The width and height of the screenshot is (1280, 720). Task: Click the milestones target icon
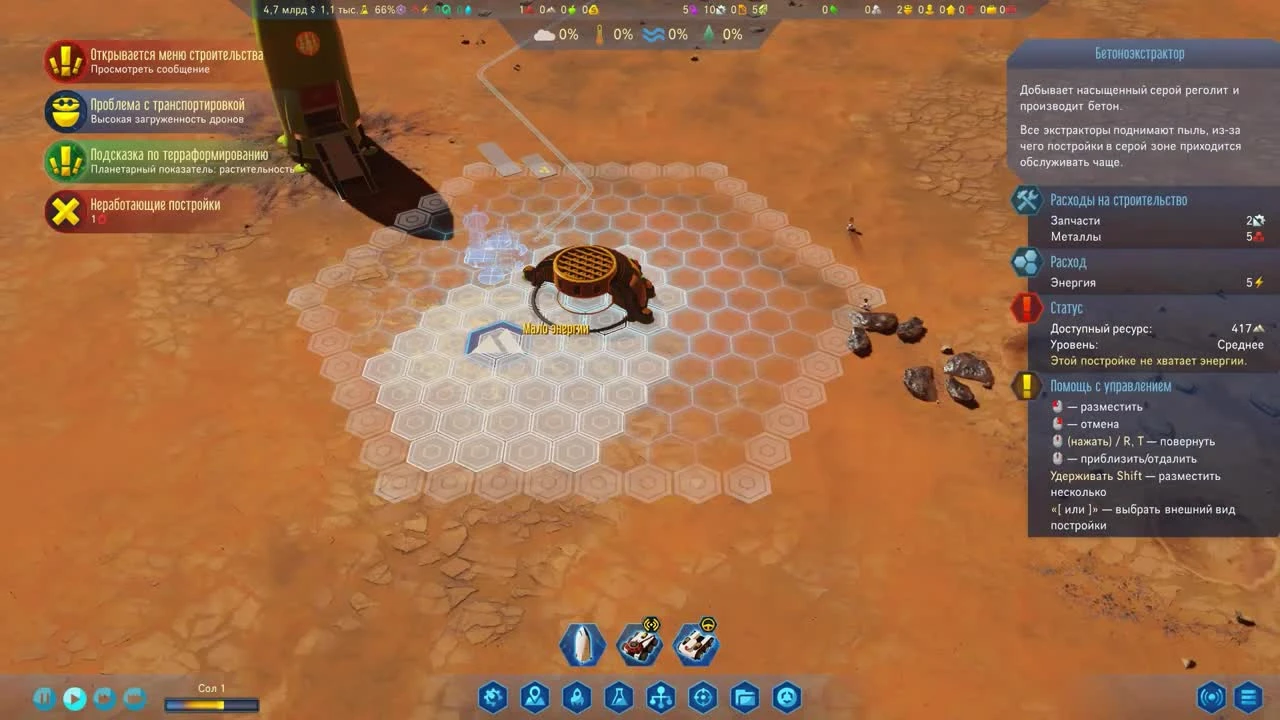(703, 697)
